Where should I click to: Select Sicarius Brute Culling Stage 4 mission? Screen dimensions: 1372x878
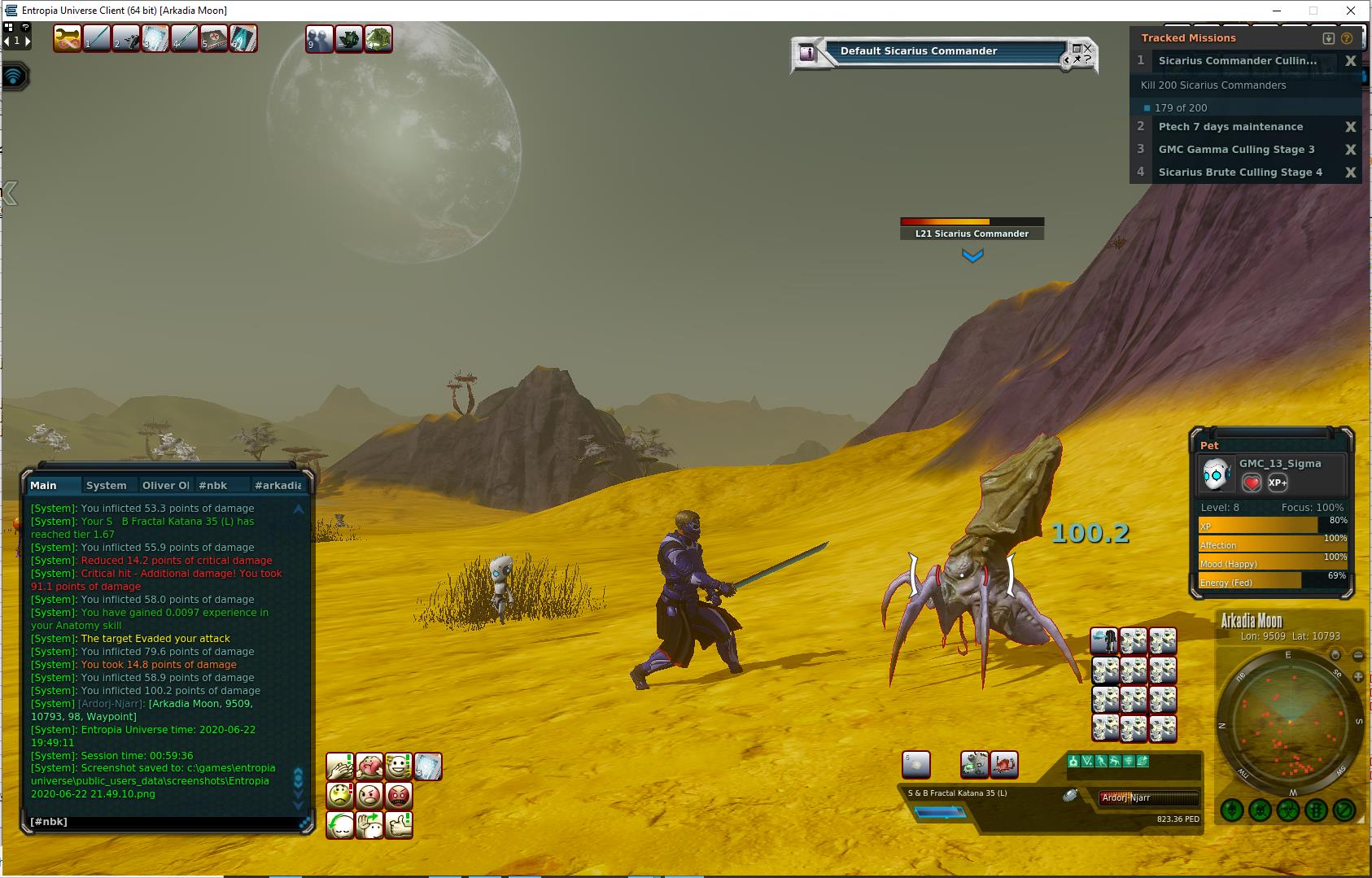pyautogui.click(x=1239, y=173)
